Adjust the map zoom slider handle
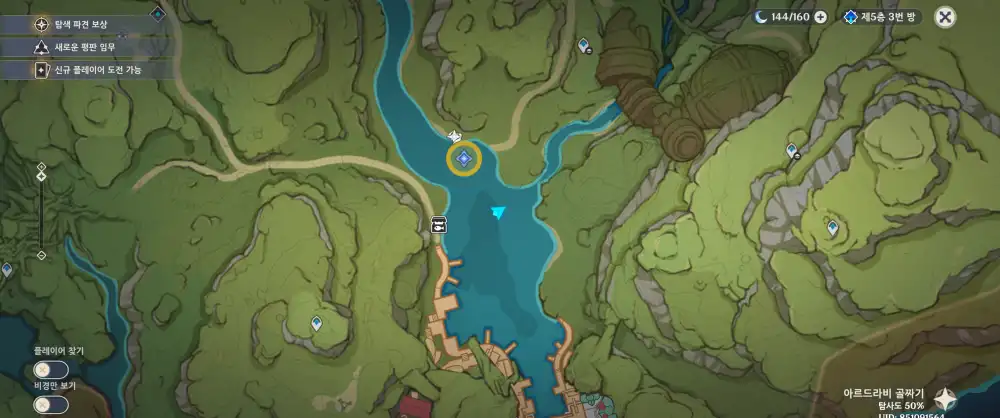The image size is (1000, 418). coord(41,176)
